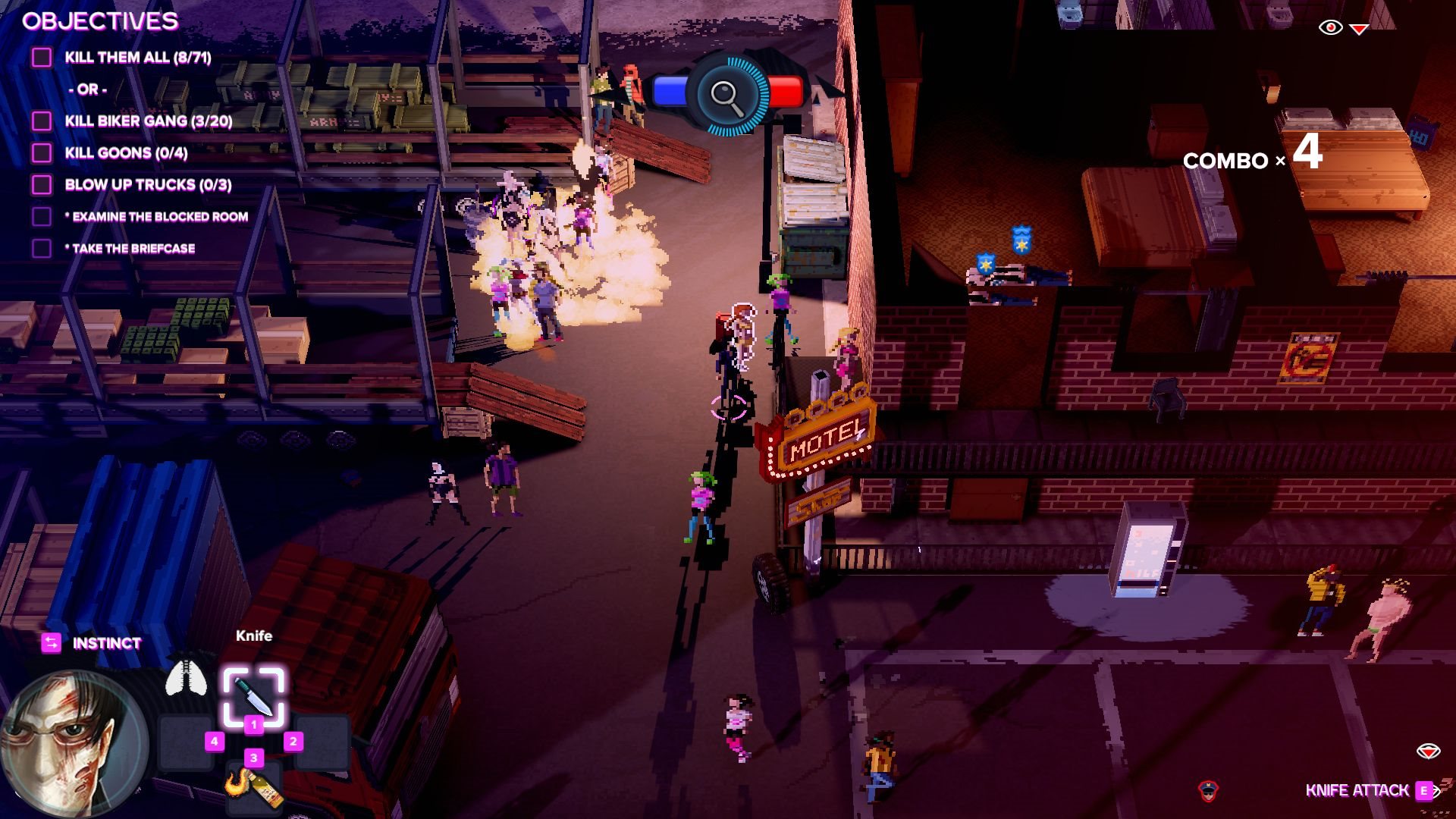
Task: Toggle the Instinct mode icon
Action: point(51,643)
